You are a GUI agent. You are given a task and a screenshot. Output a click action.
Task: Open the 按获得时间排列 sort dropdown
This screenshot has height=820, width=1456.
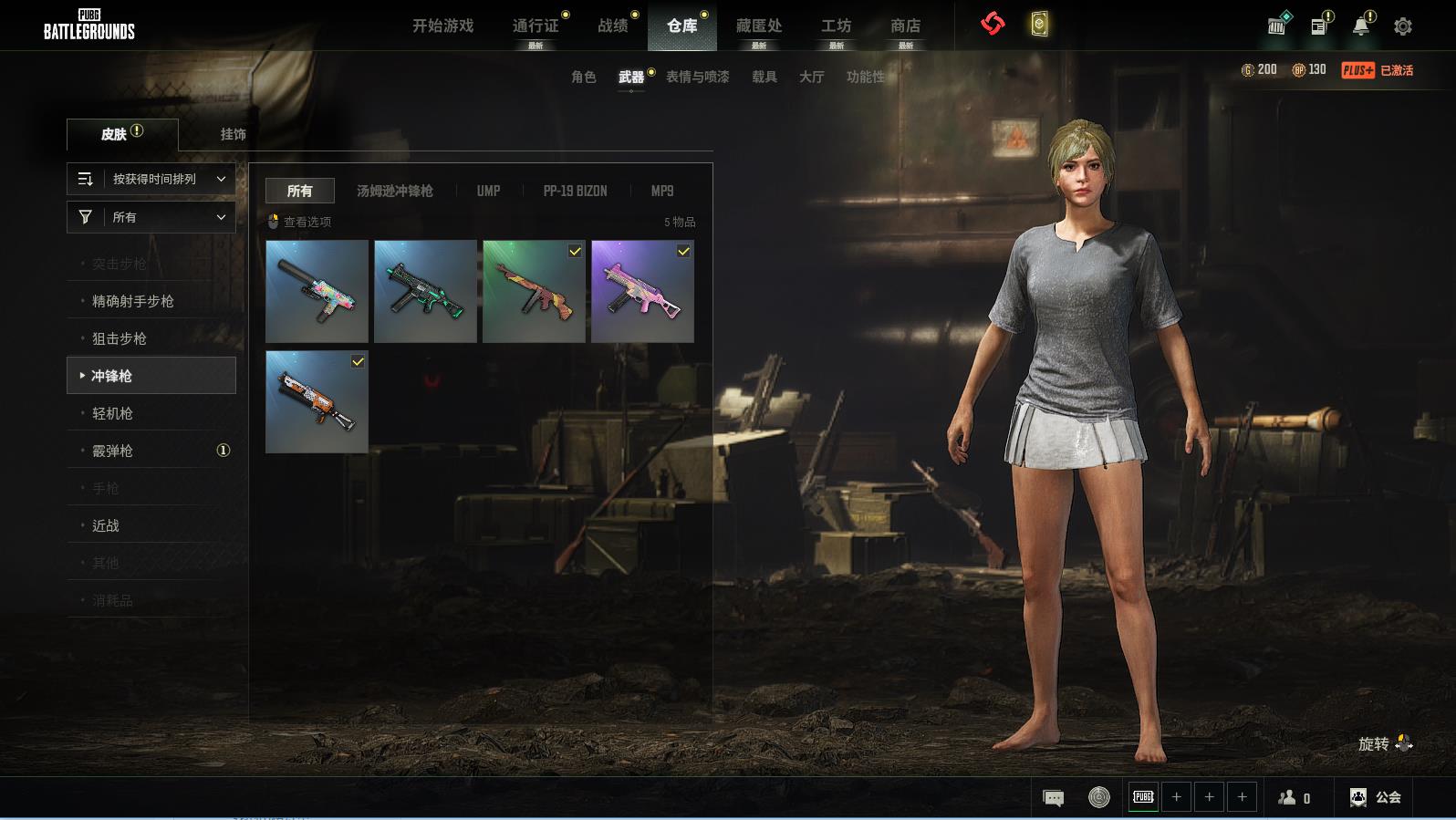(x=151, y=179)
